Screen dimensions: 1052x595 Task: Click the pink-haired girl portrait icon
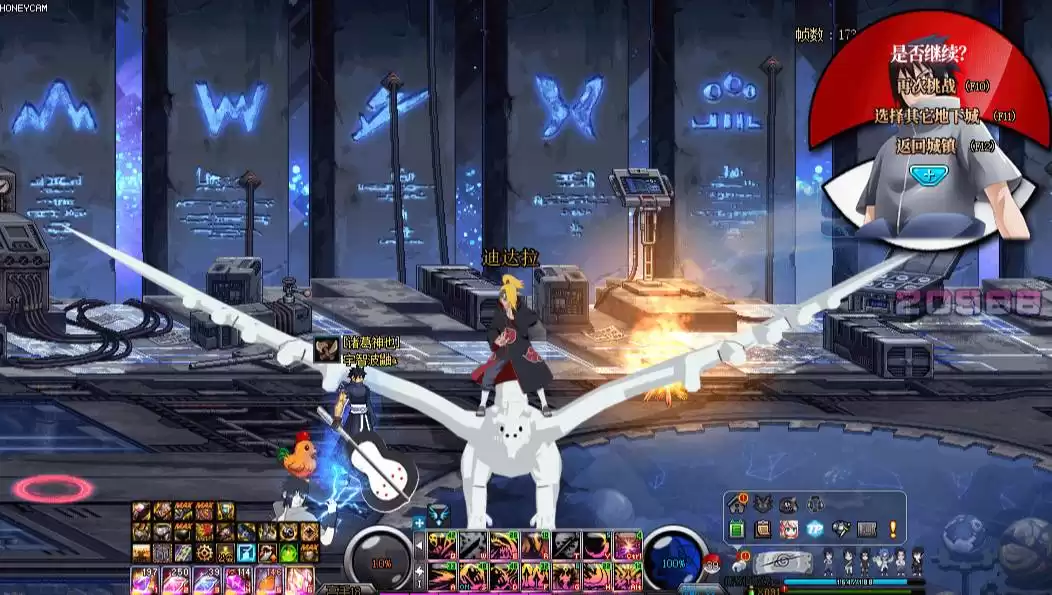click(789, 529)
